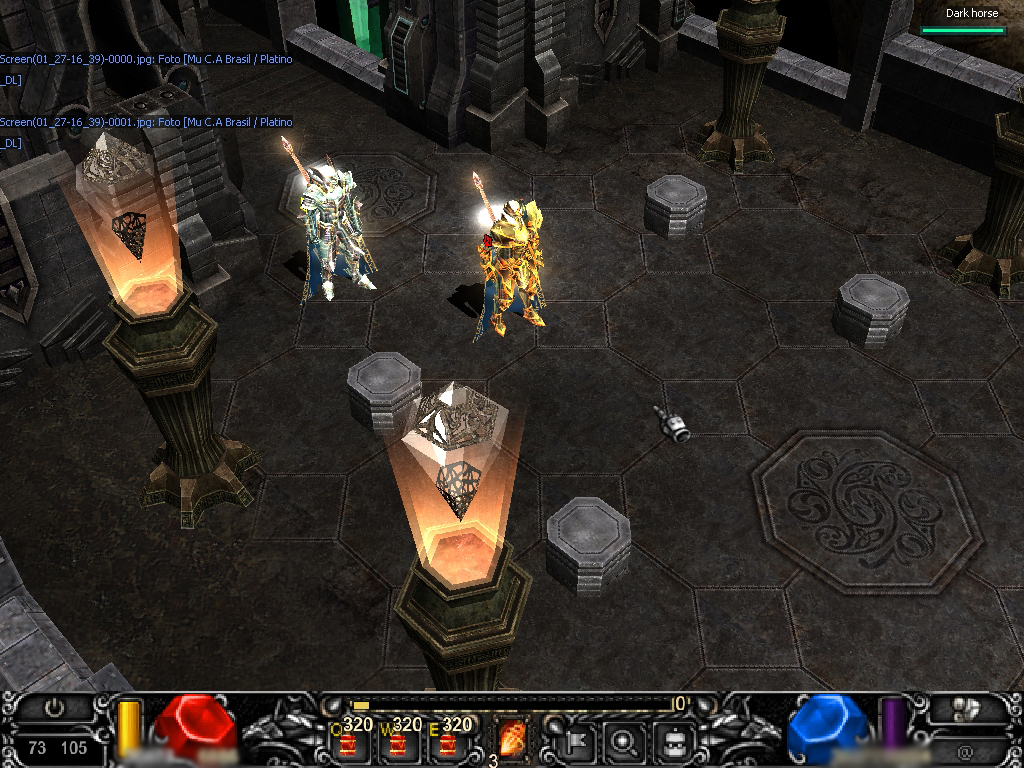The image size is (1024, 768).
Task: Click the power button in the HUD
Action: 55,708
